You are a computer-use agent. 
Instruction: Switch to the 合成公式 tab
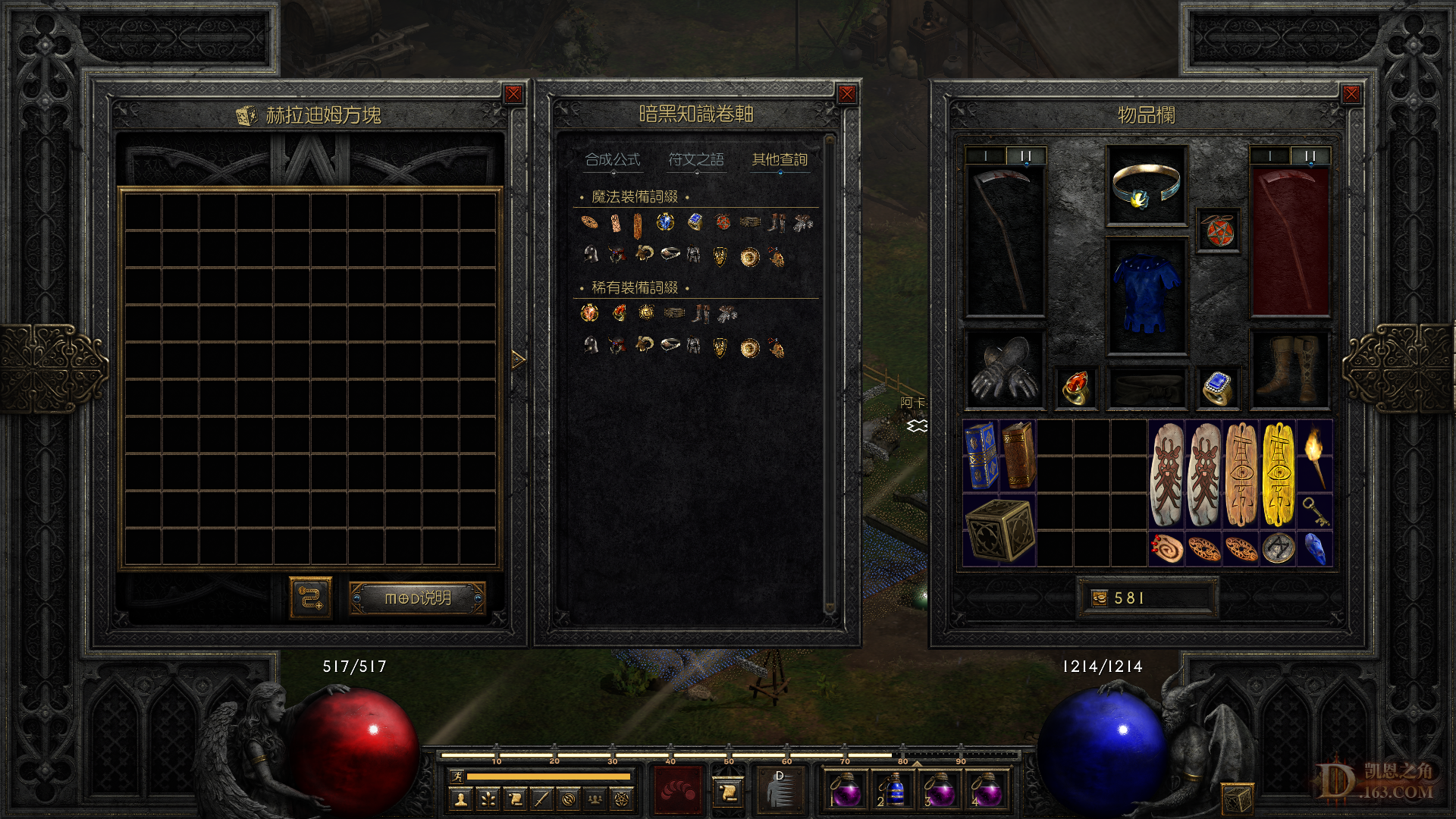pyautogui.click(x=613, y=160)
